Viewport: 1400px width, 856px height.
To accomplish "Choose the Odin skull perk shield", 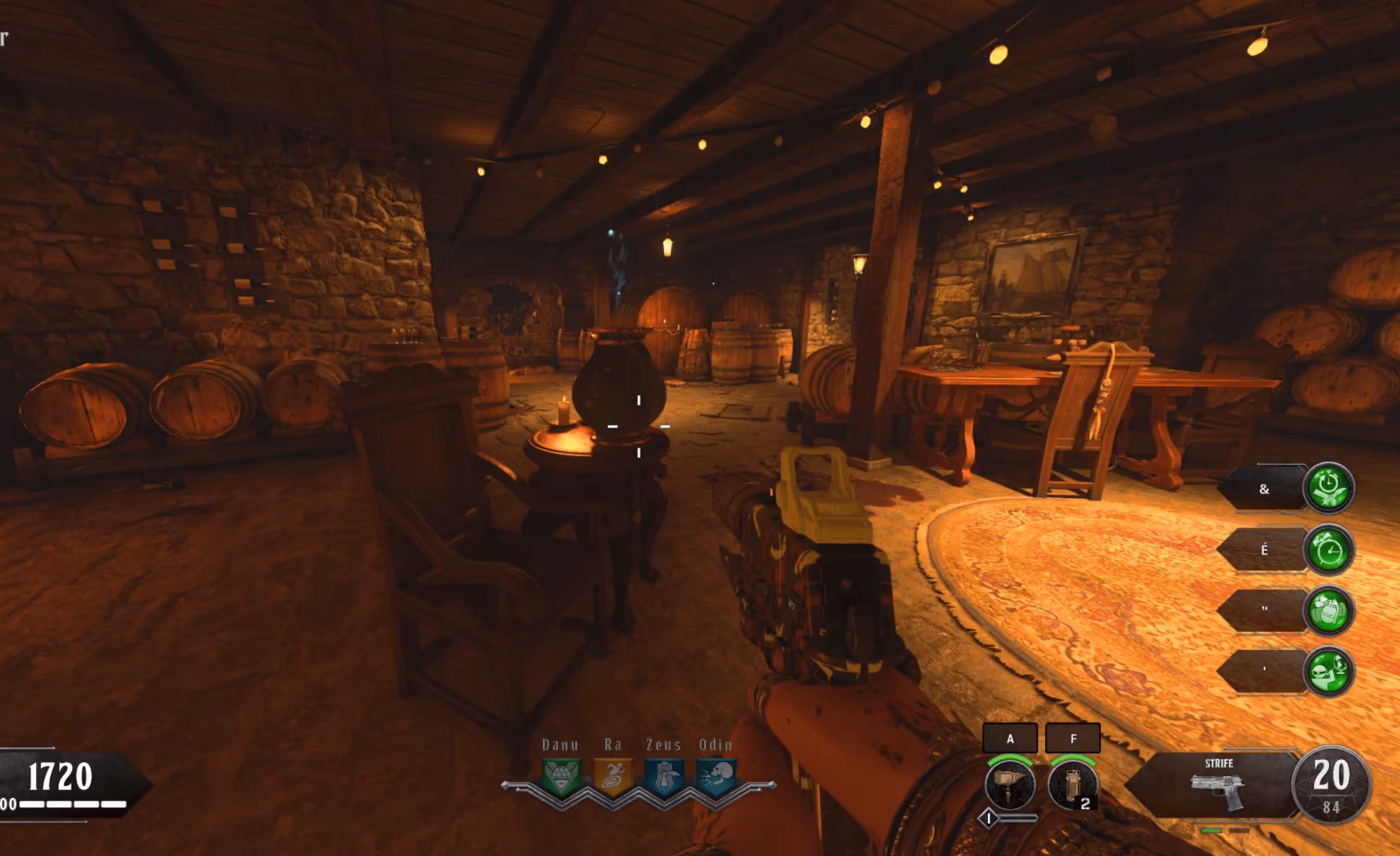I will point(716,777).
